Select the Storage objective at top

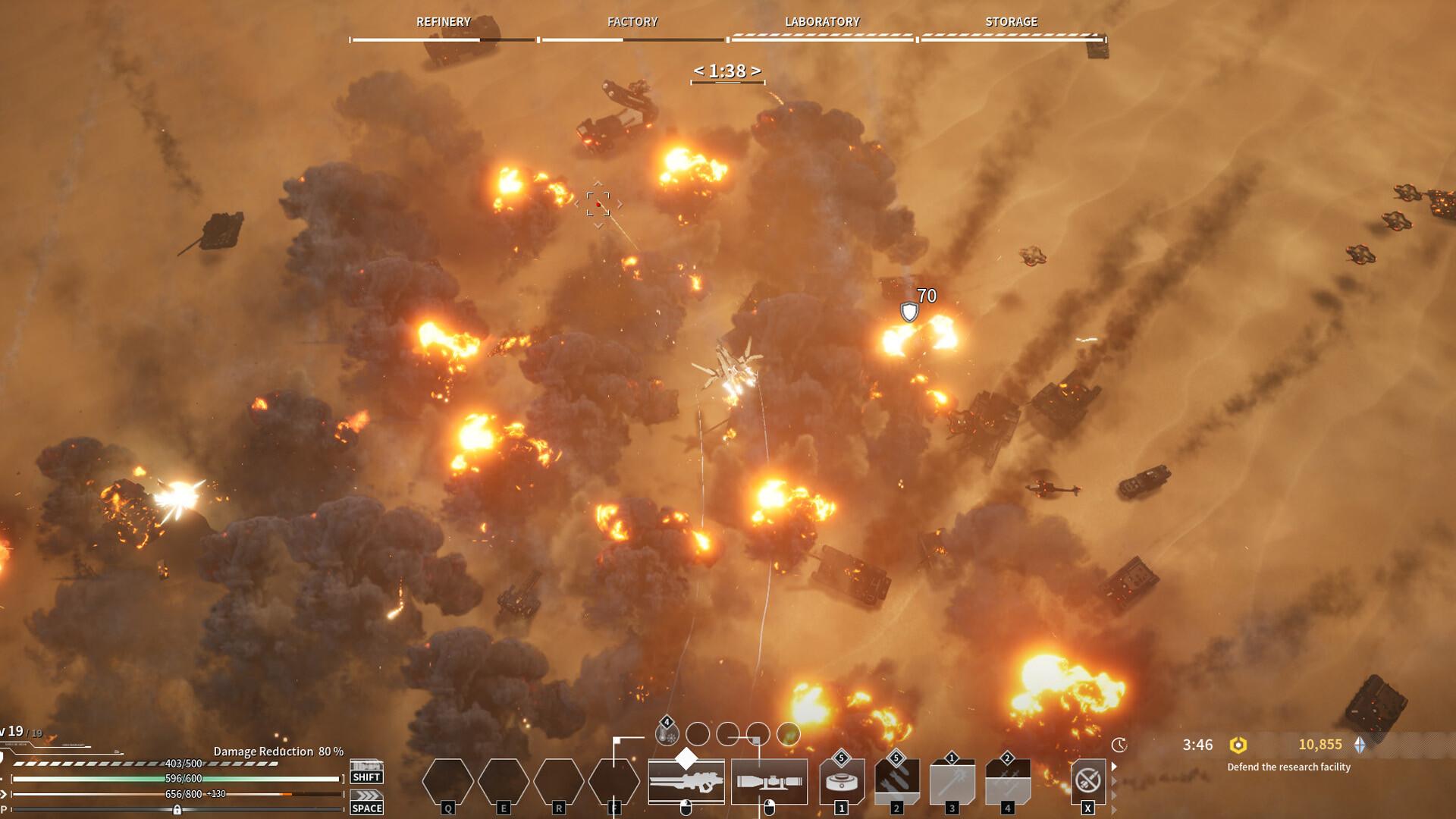point(1011,22)
